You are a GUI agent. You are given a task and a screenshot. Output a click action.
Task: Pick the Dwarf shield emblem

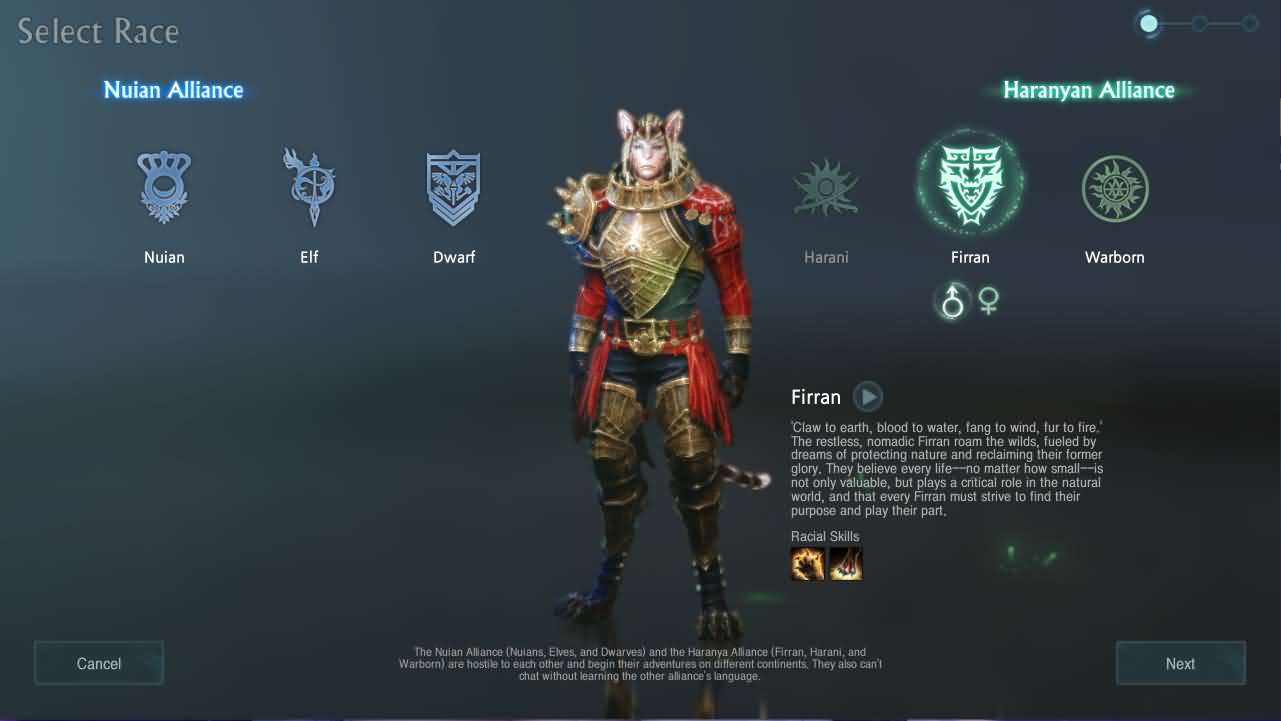coord(454,187)
